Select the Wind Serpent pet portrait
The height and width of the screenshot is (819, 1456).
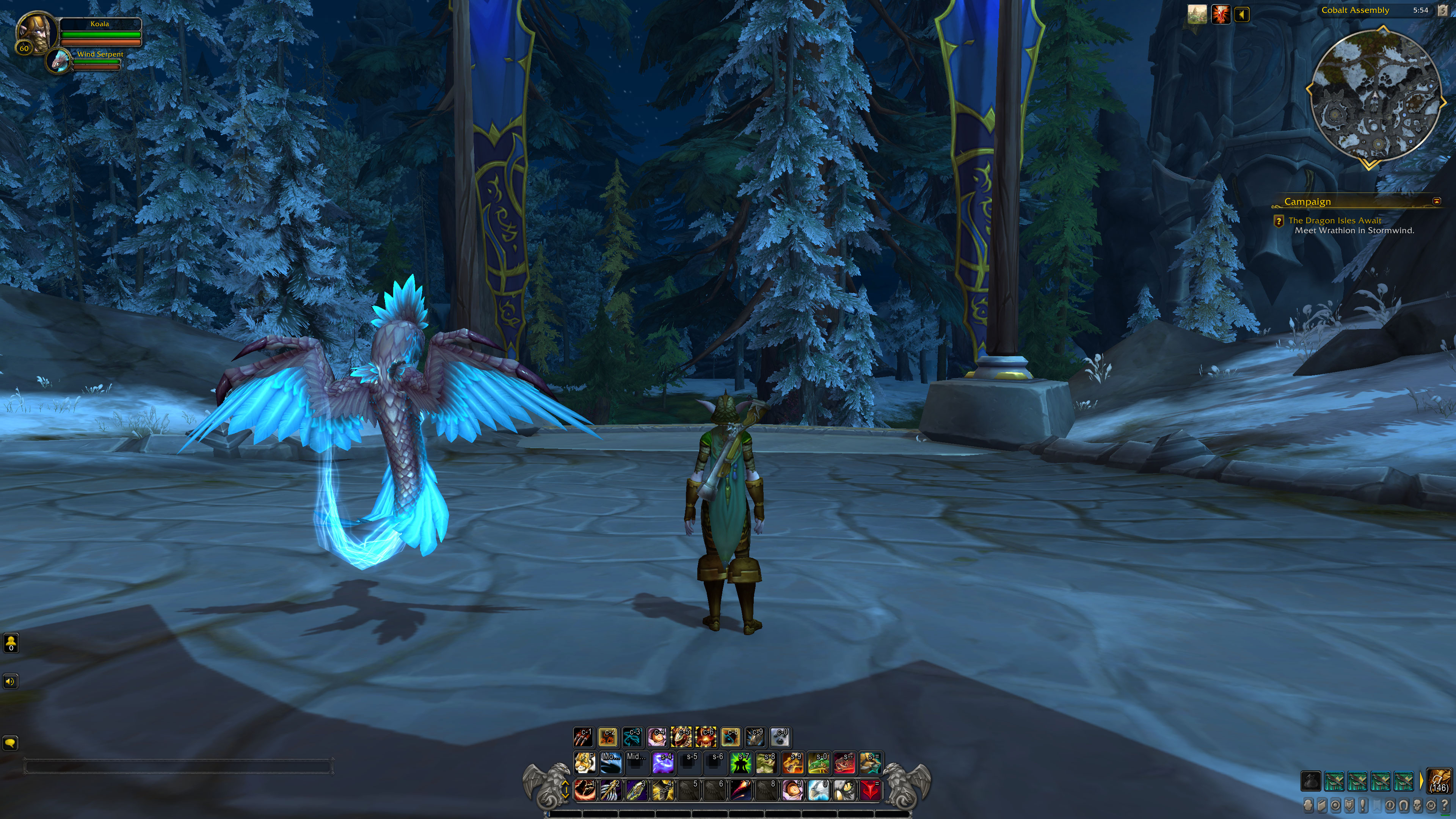pos(59,61)
